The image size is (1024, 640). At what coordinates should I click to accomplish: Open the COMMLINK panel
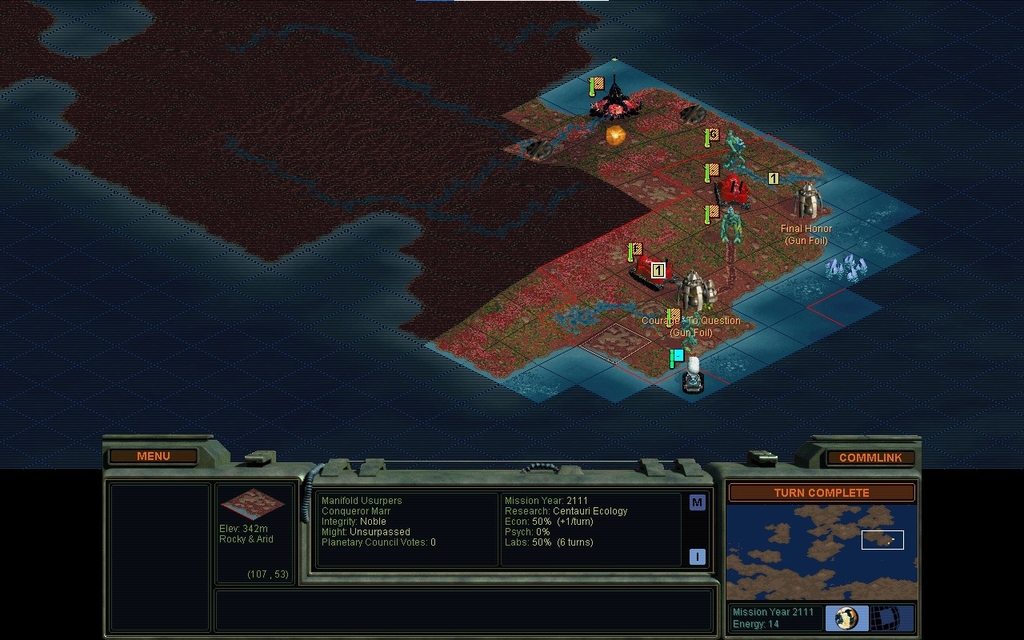coord(870,458)
